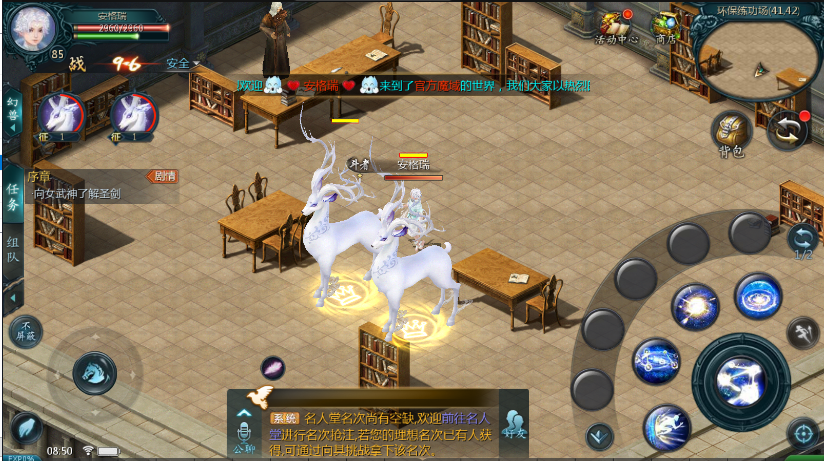Collapse the chat panel with down arrow
Image resolution: width=824 pixels, height=461 pixels.
point(599,434)
